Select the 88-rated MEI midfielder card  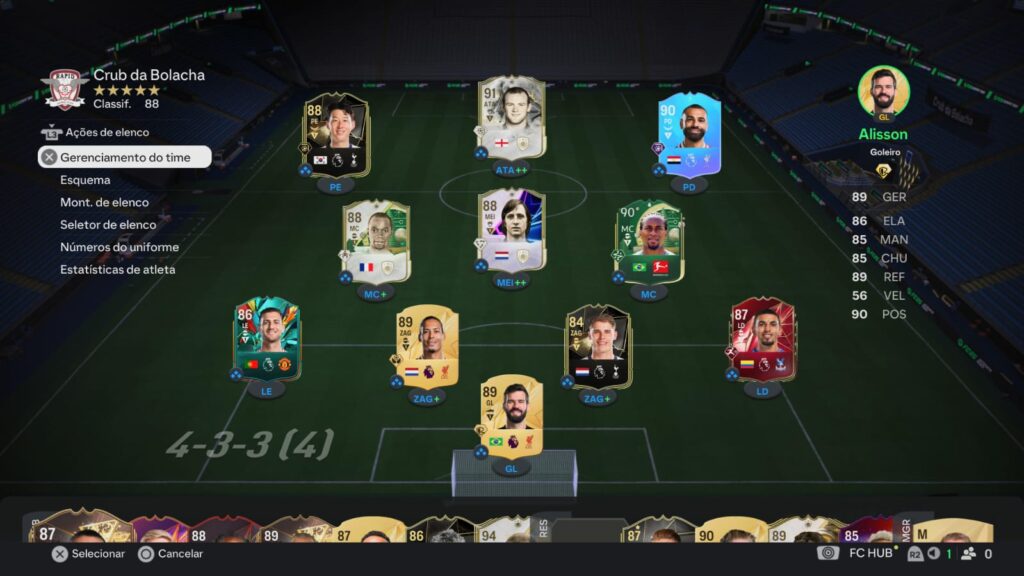point(511,230)
